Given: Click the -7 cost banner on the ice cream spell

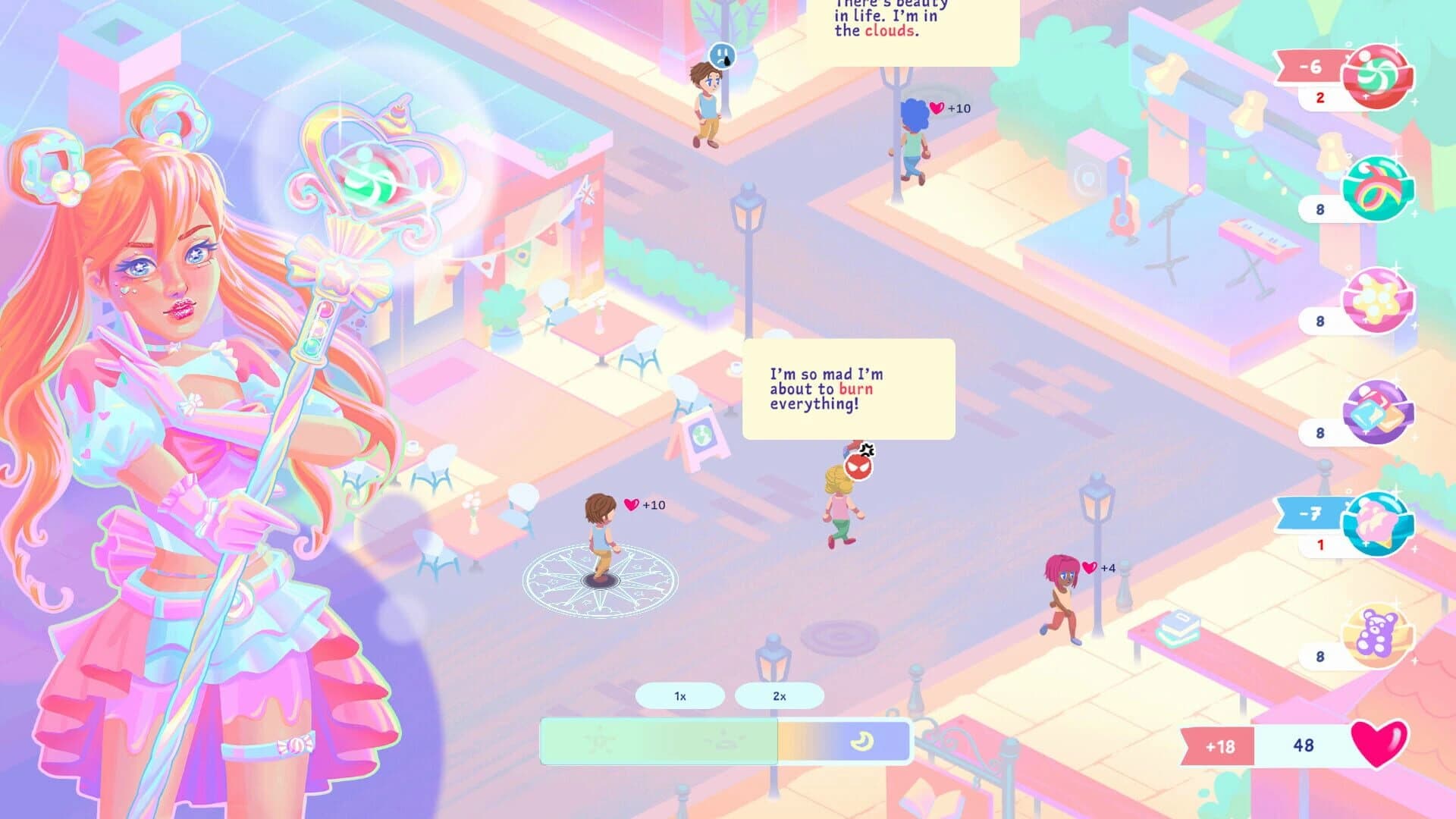Looking at the screenshot, I should tap(1309, 513).
